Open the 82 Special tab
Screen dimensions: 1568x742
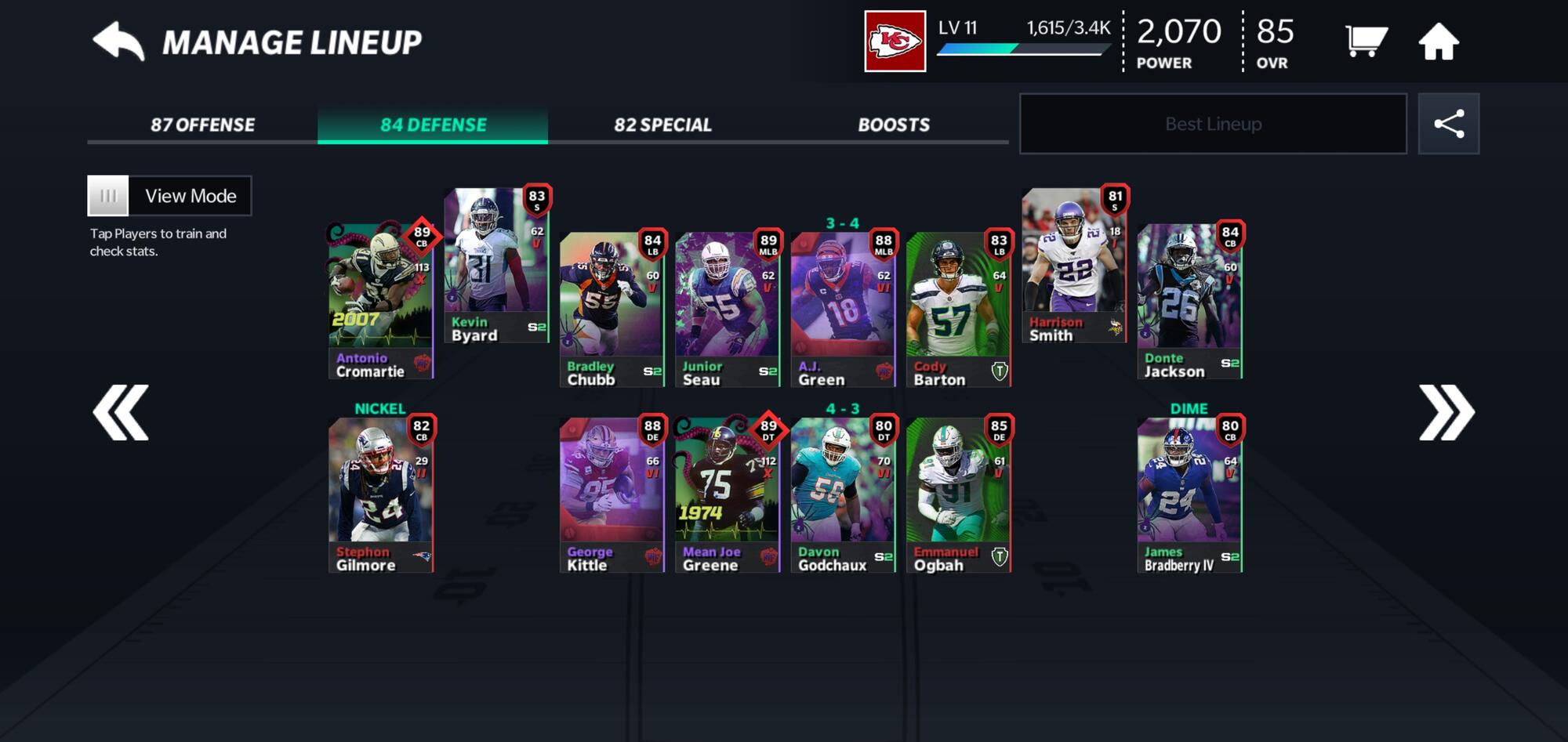pos(662,125)
